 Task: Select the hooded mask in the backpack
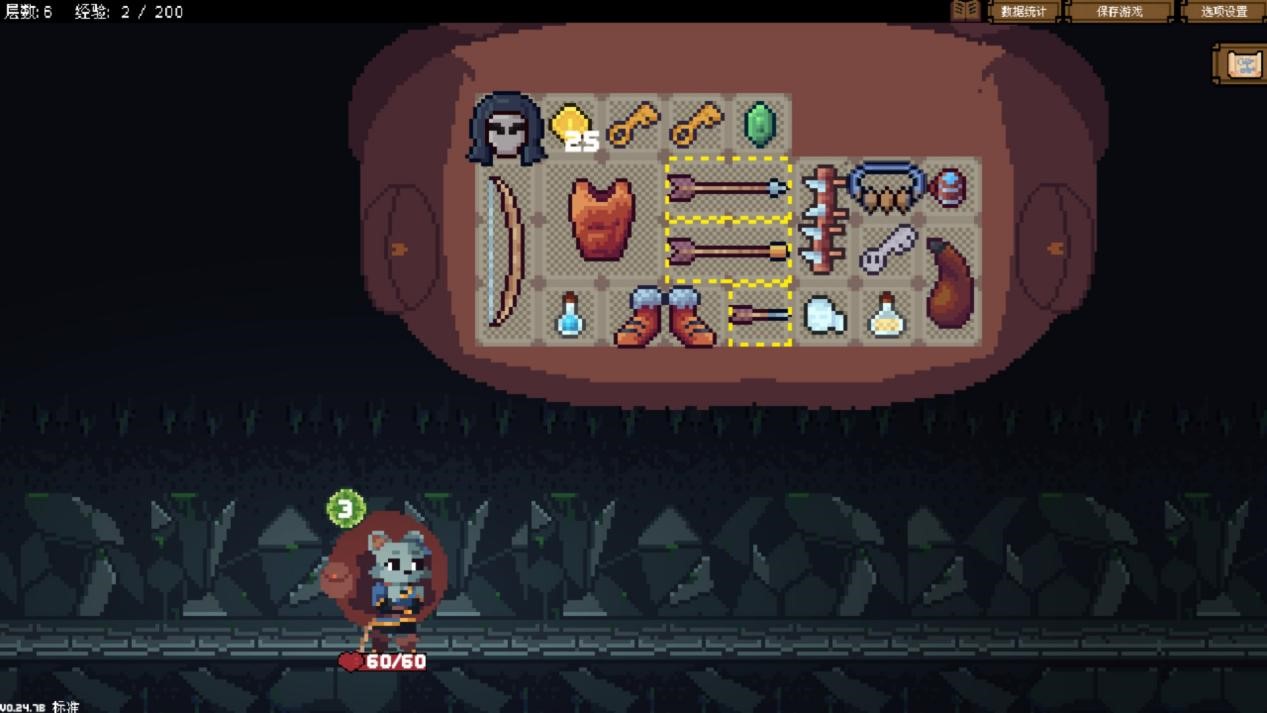pos(507,128)
